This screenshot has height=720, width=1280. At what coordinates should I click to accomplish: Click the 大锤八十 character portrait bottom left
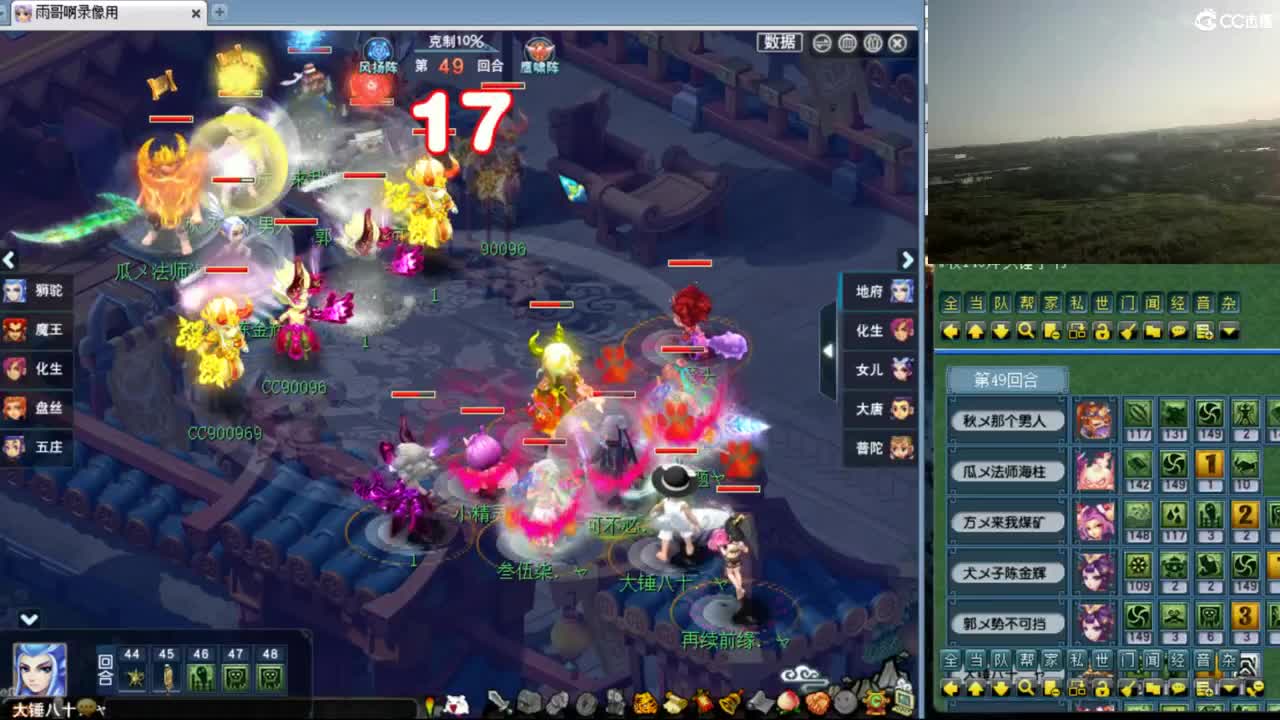(40, 672)
